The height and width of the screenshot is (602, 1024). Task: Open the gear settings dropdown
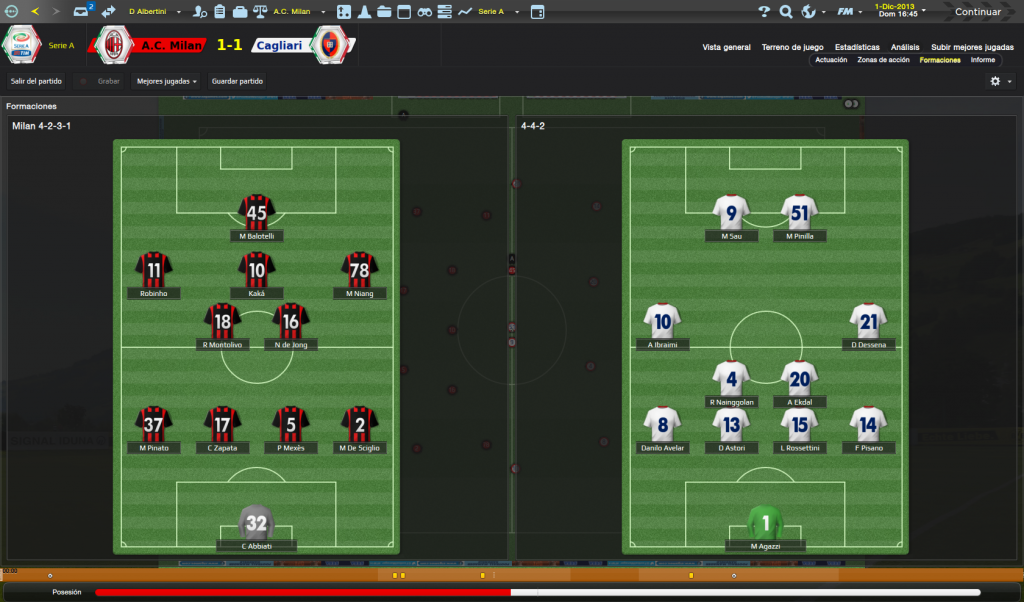click(x=1000, y=81)
